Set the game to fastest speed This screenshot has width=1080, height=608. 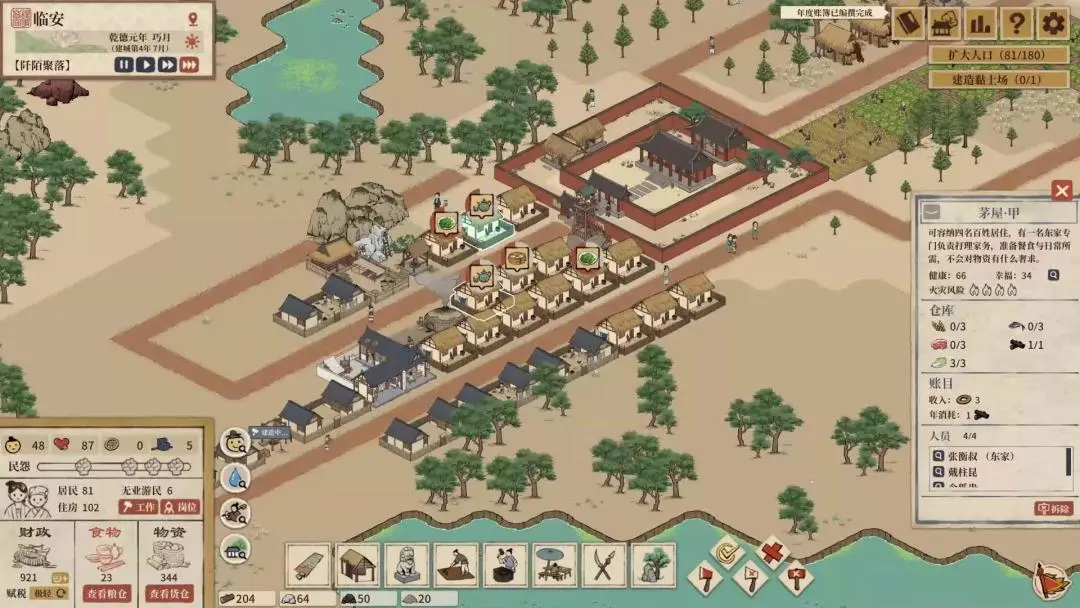[189, 65]
